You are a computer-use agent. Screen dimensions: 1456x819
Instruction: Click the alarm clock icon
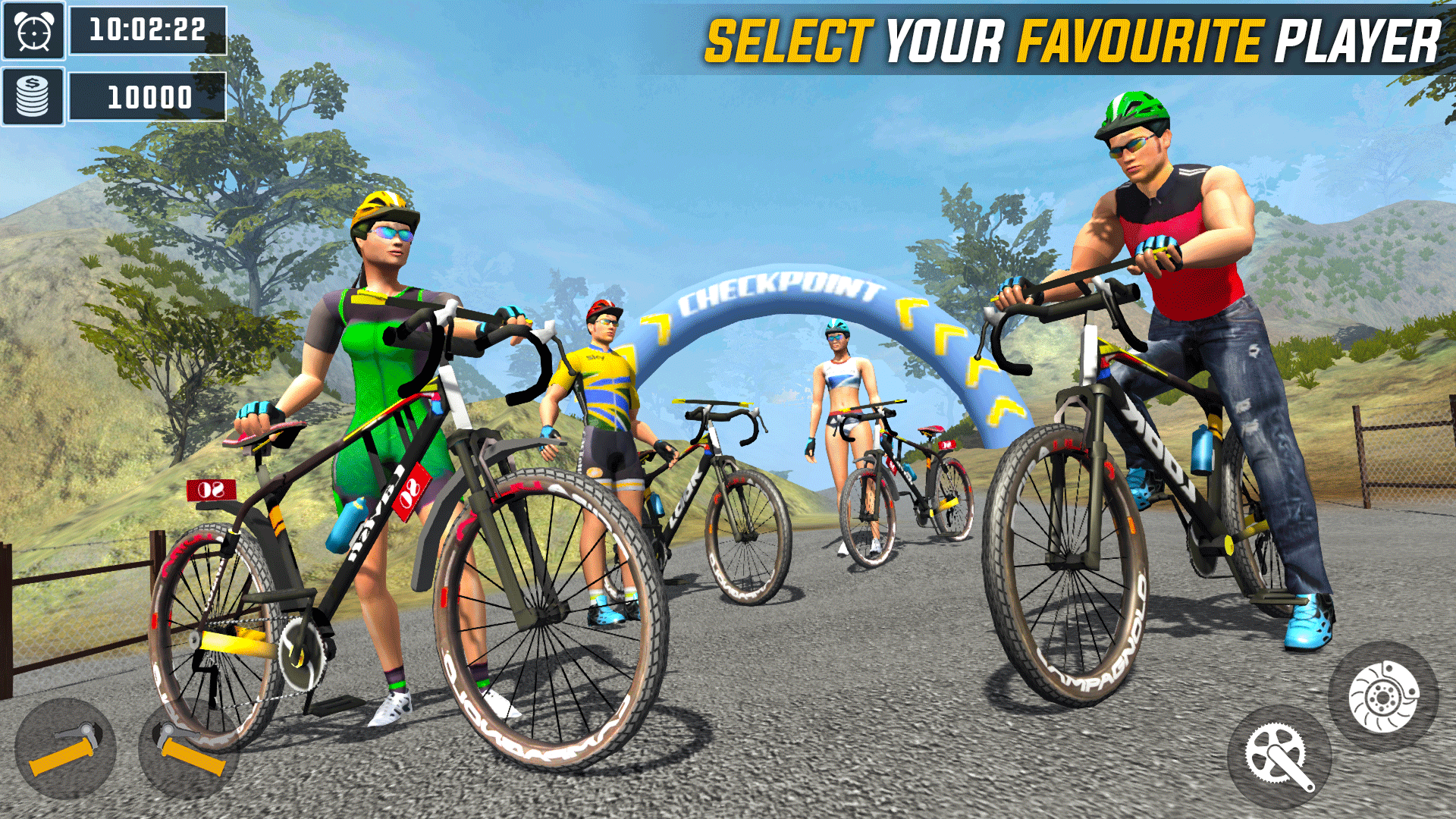[x=33, y=31]
